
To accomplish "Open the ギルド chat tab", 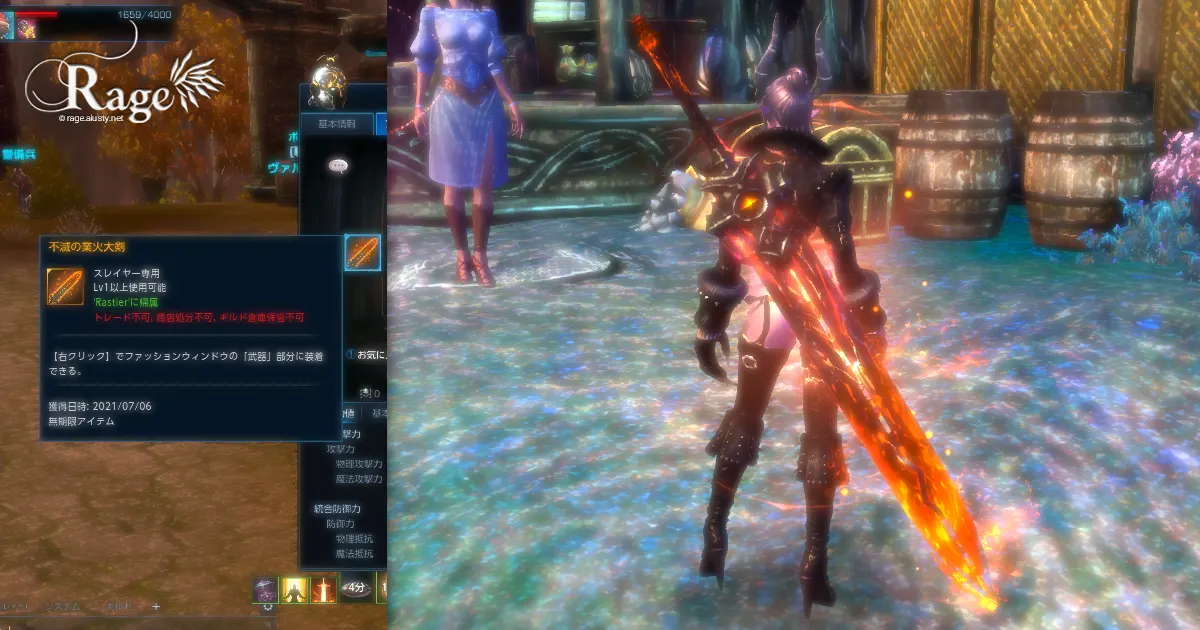I will coord(118,606).
